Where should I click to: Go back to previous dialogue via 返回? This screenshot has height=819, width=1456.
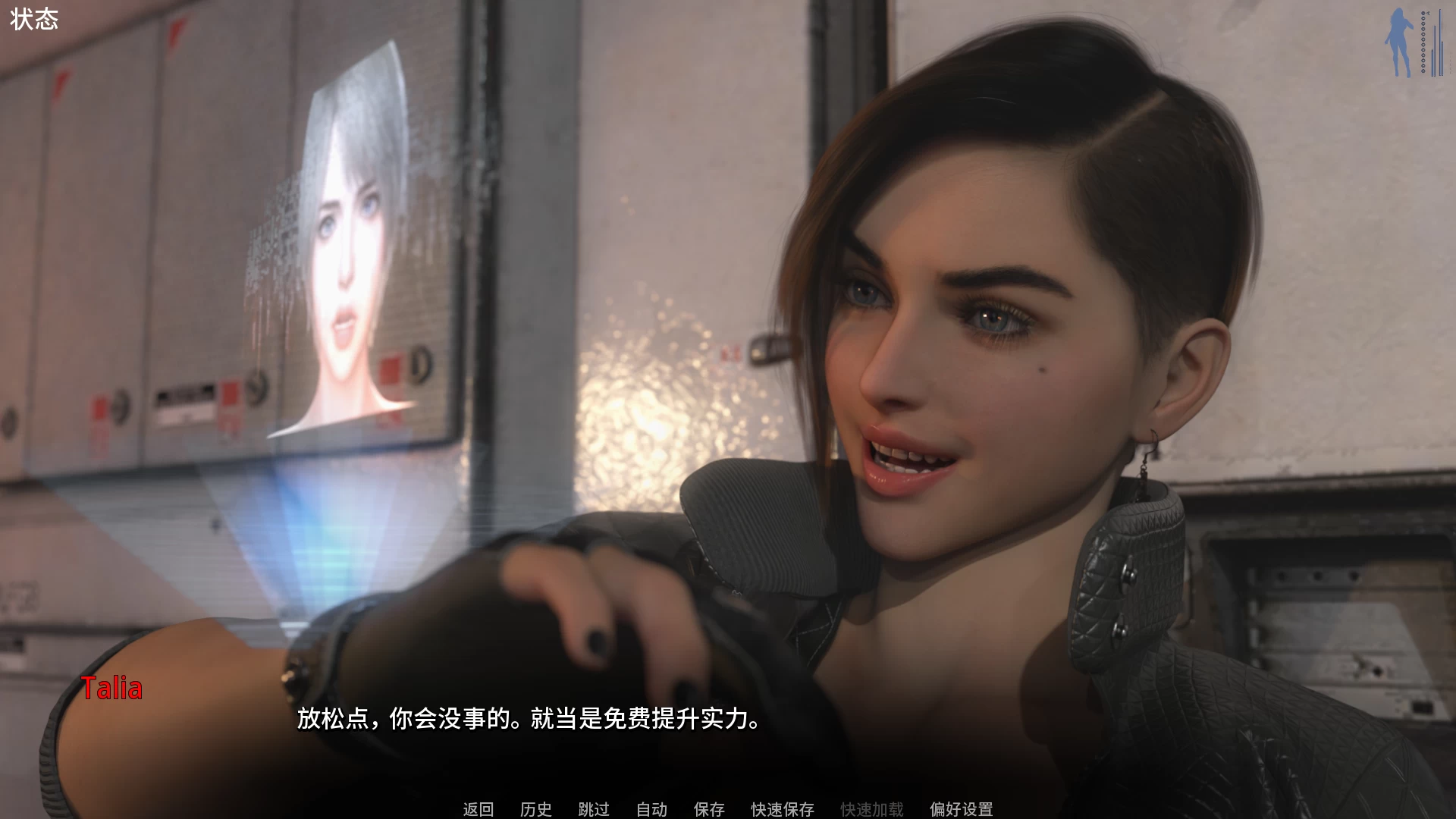[476, 808]
